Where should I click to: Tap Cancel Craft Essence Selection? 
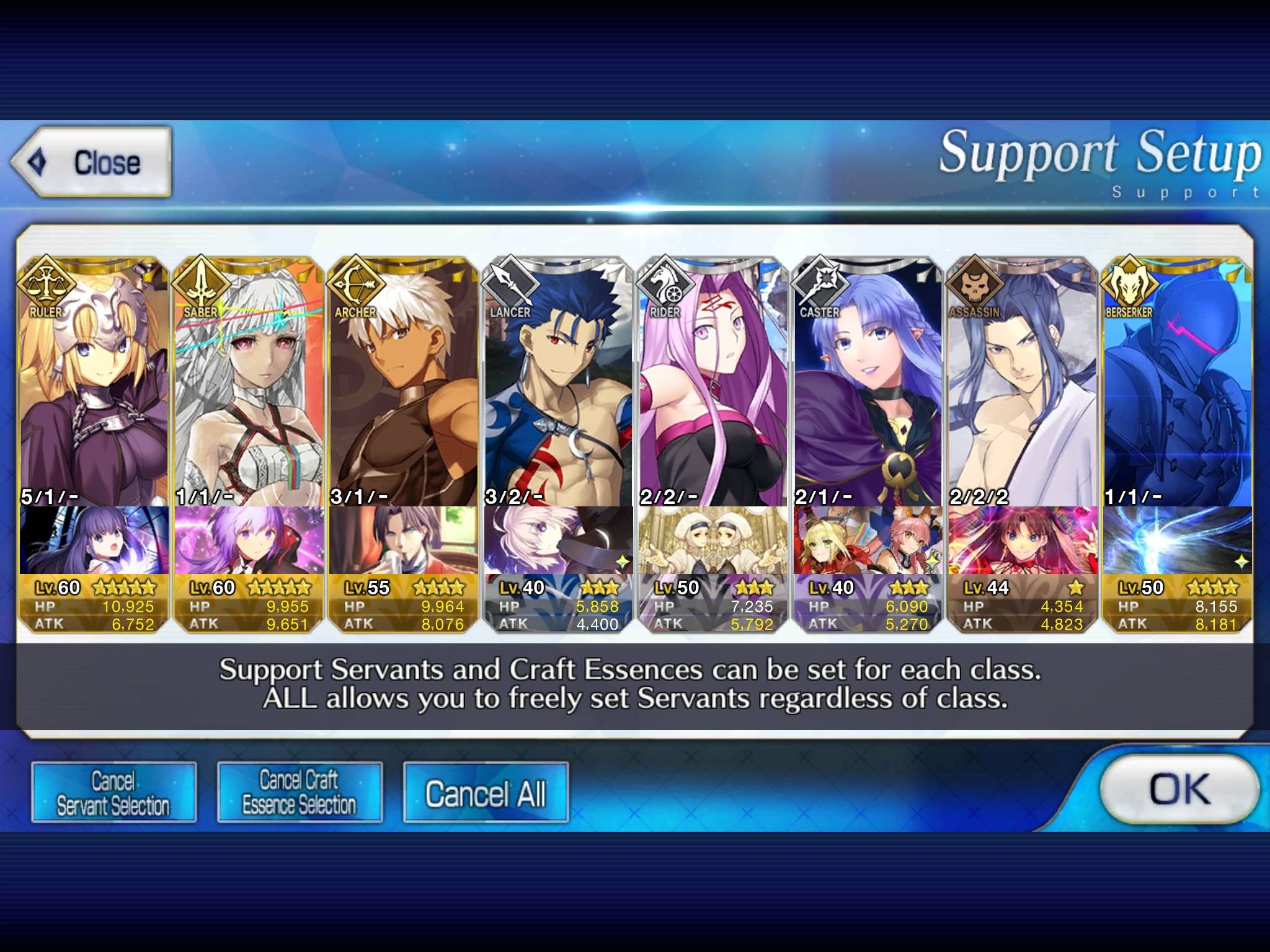(x=300, y=792)
